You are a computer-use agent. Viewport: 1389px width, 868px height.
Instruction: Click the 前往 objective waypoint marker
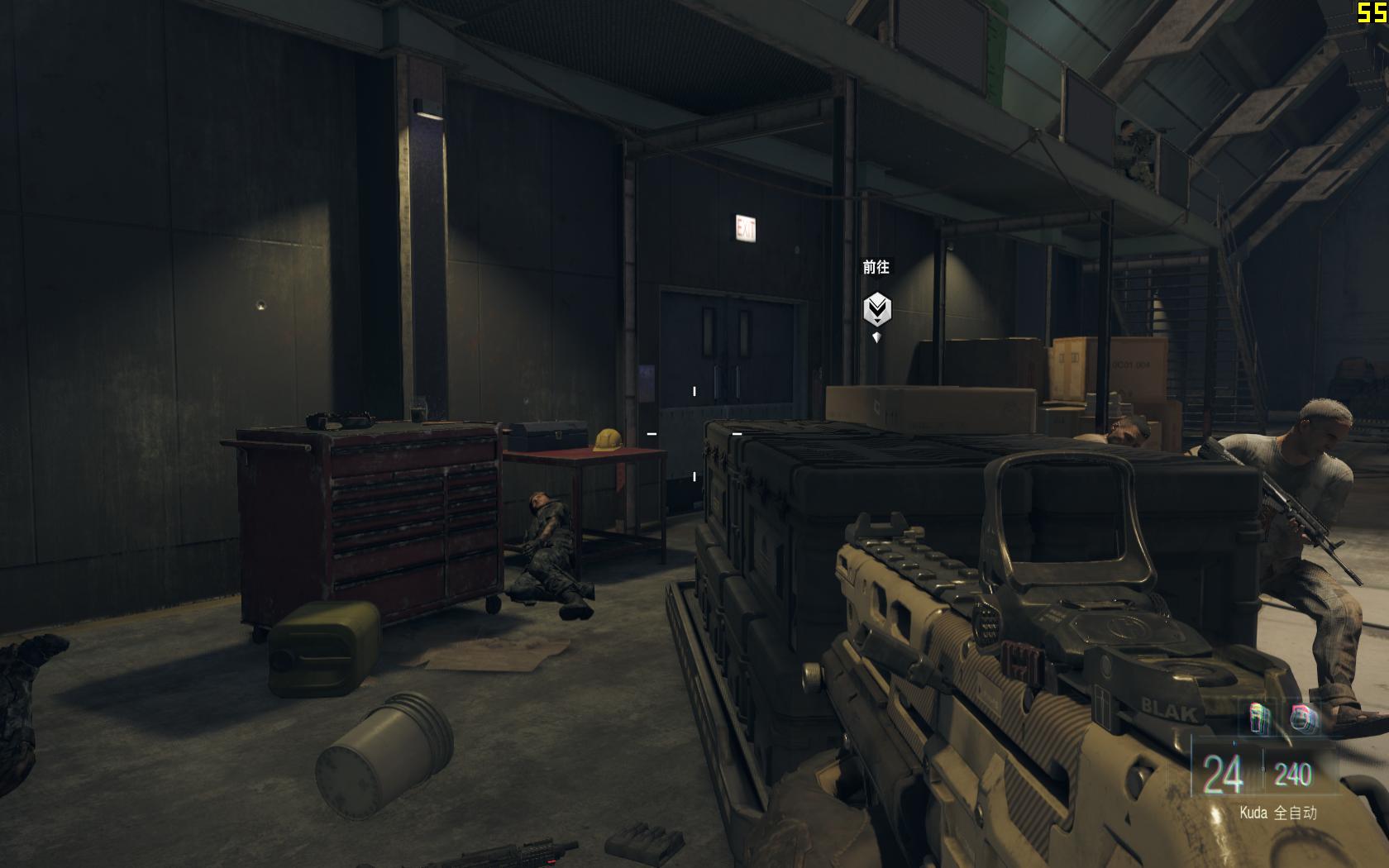tap(876, 310)
